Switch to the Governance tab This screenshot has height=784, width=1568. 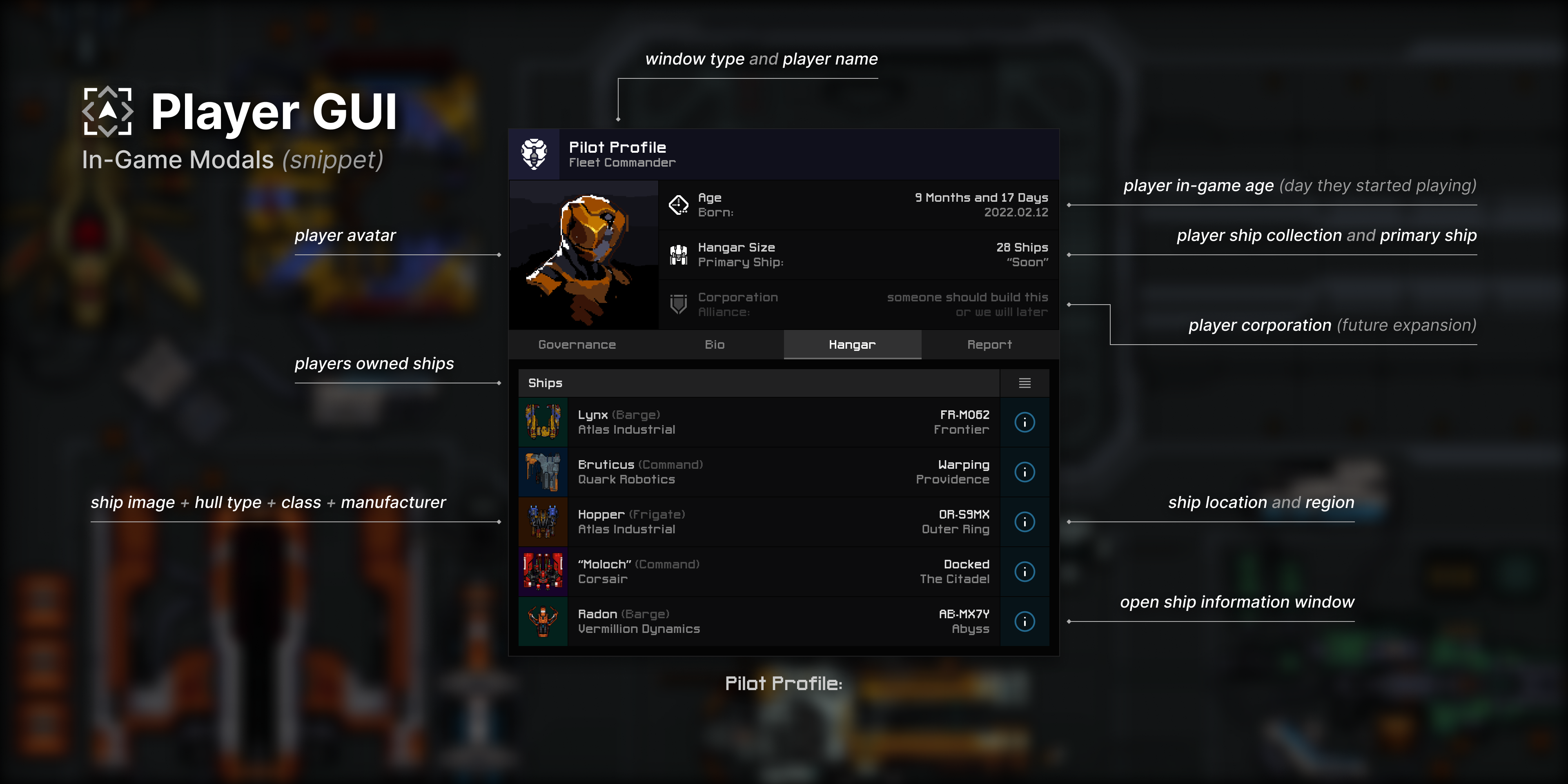pyautogui.click(x=577, y=345)
